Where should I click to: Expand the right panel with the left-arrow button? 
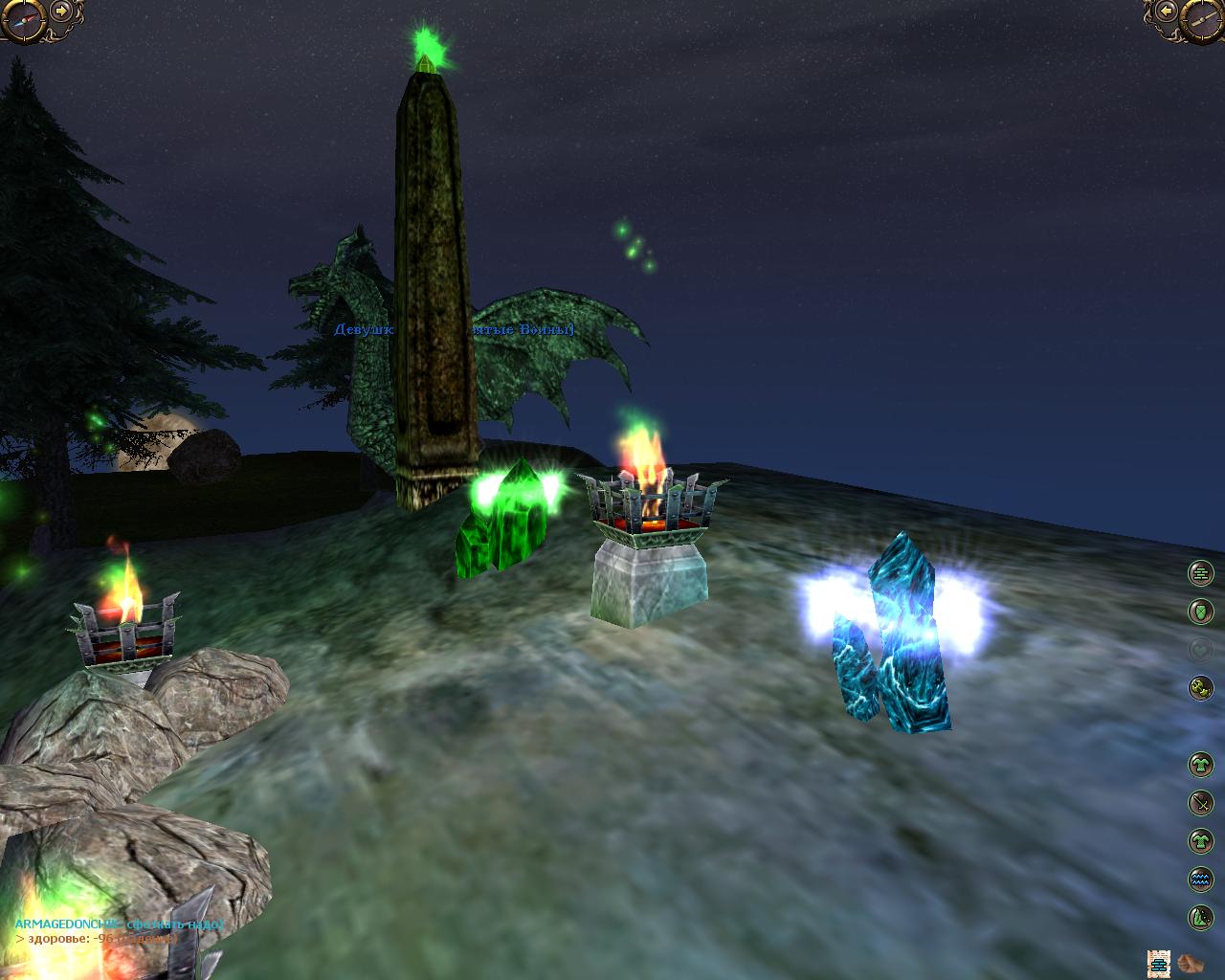(x=1165, y=11)
